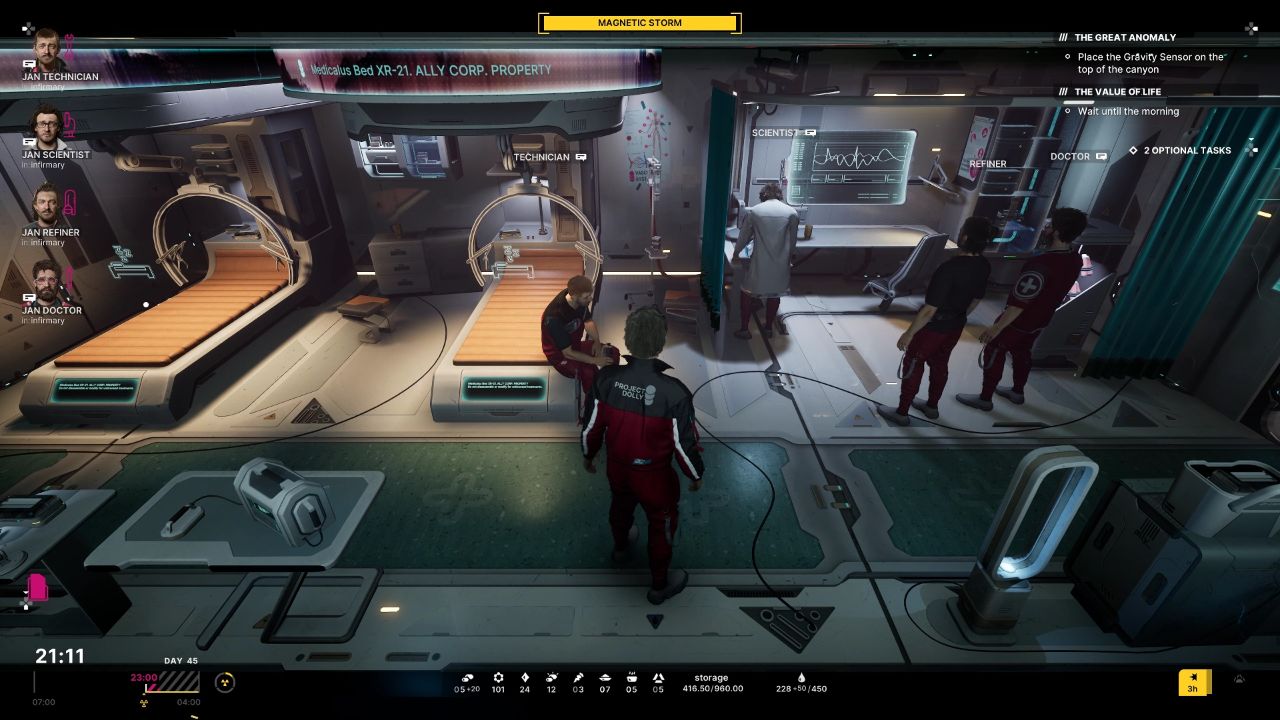This screenshot has width=1280, height=720.
Task: Open The Value of Life objective
Action: click(x=1118, y=92)
